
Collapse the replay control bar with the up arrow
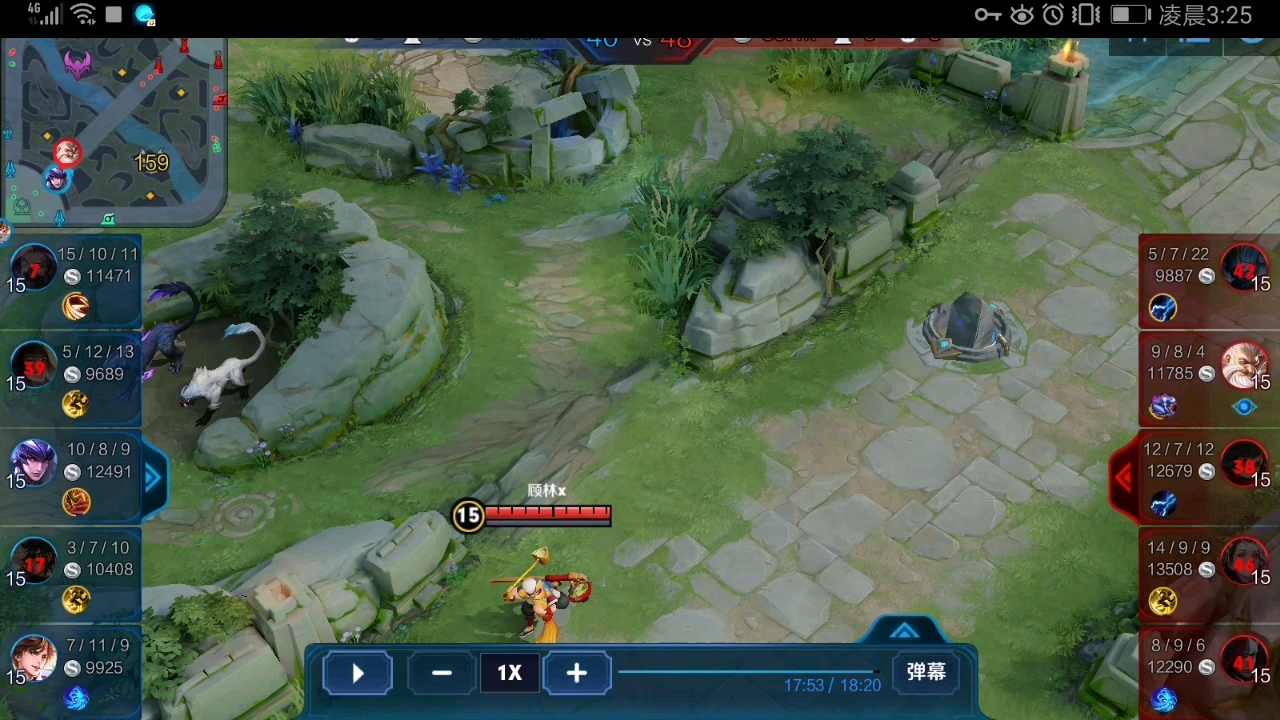pos(904,631)
